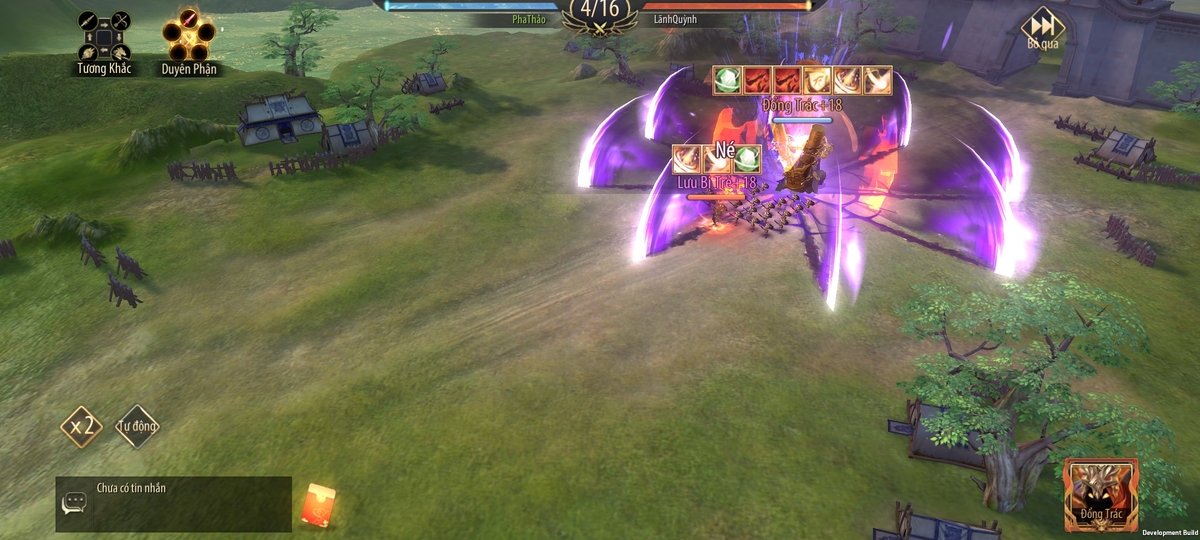Skip the battle with Bỏ qua
This screenshot has width=1200, height=540.
click(x=1042, y=27)
